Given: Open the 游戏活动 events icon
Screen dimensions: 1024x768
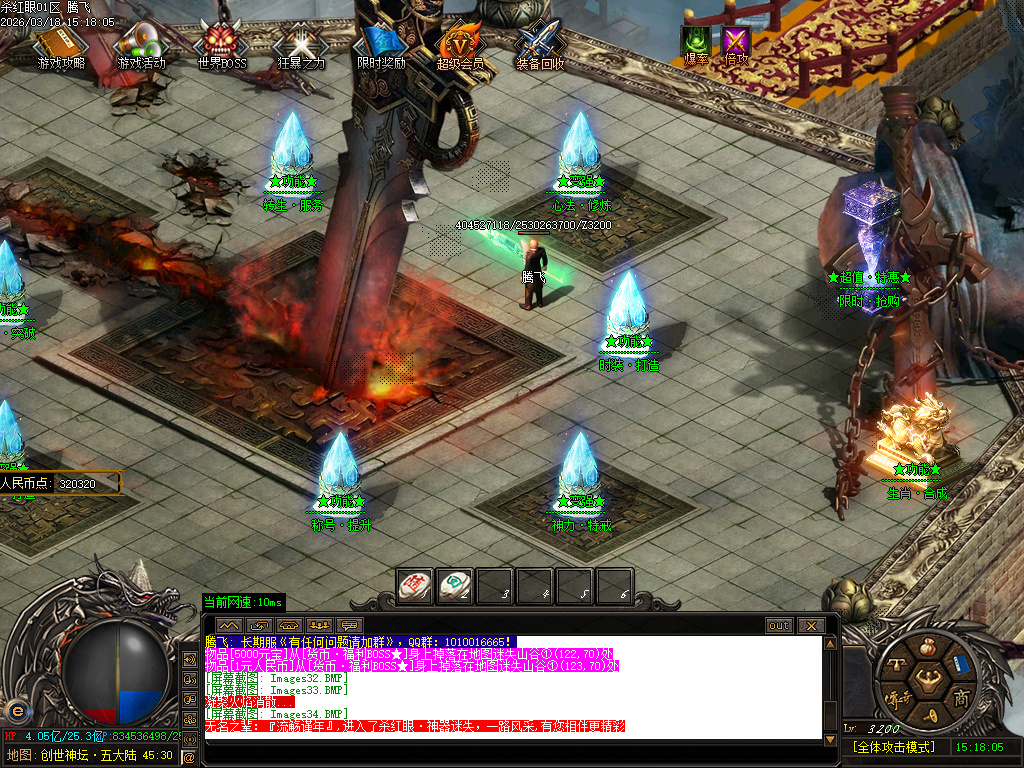Looking at the screenshot, I should [142, 44].
